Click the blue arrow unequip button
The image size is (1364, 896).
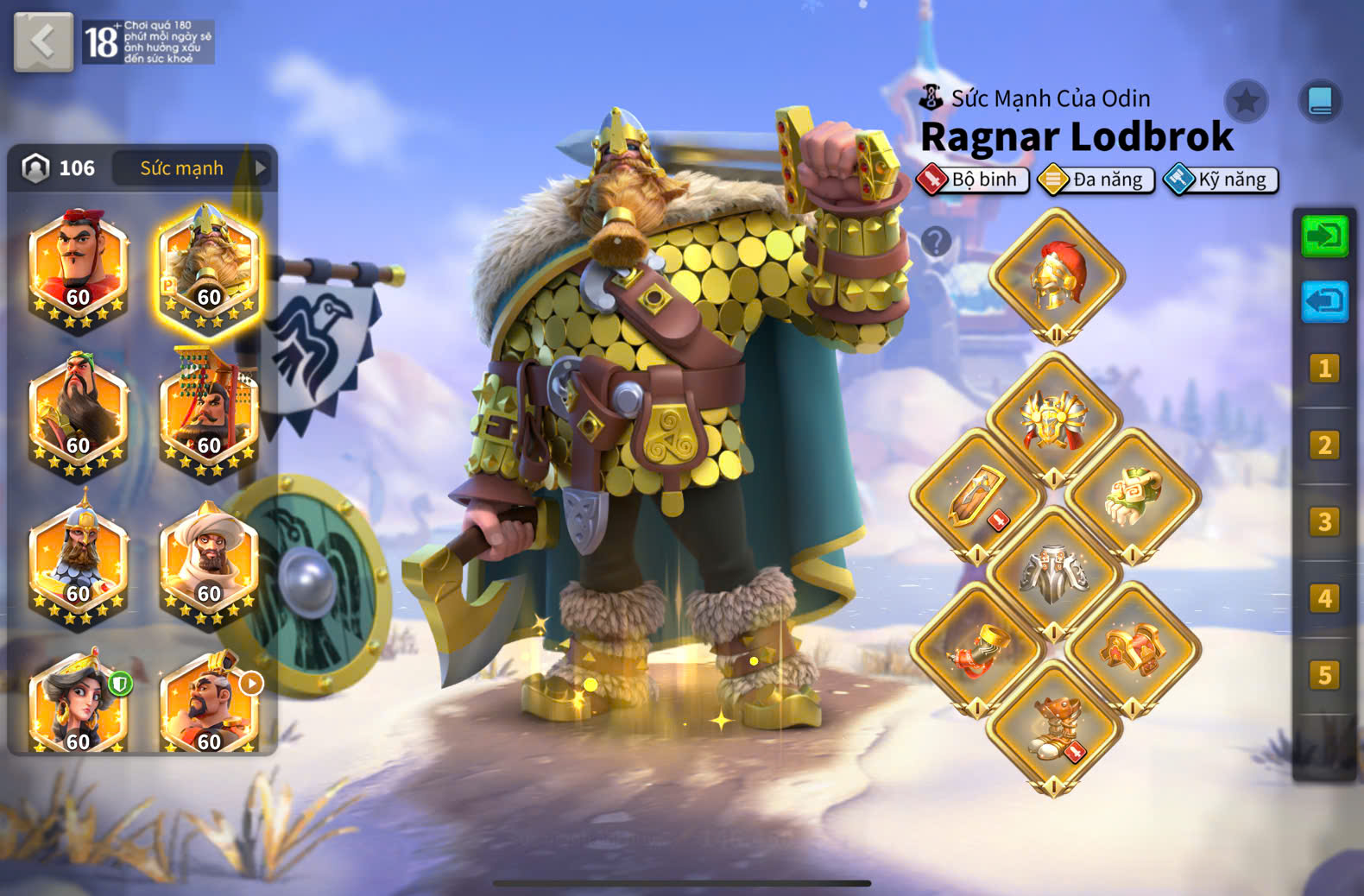(1324, 301)
